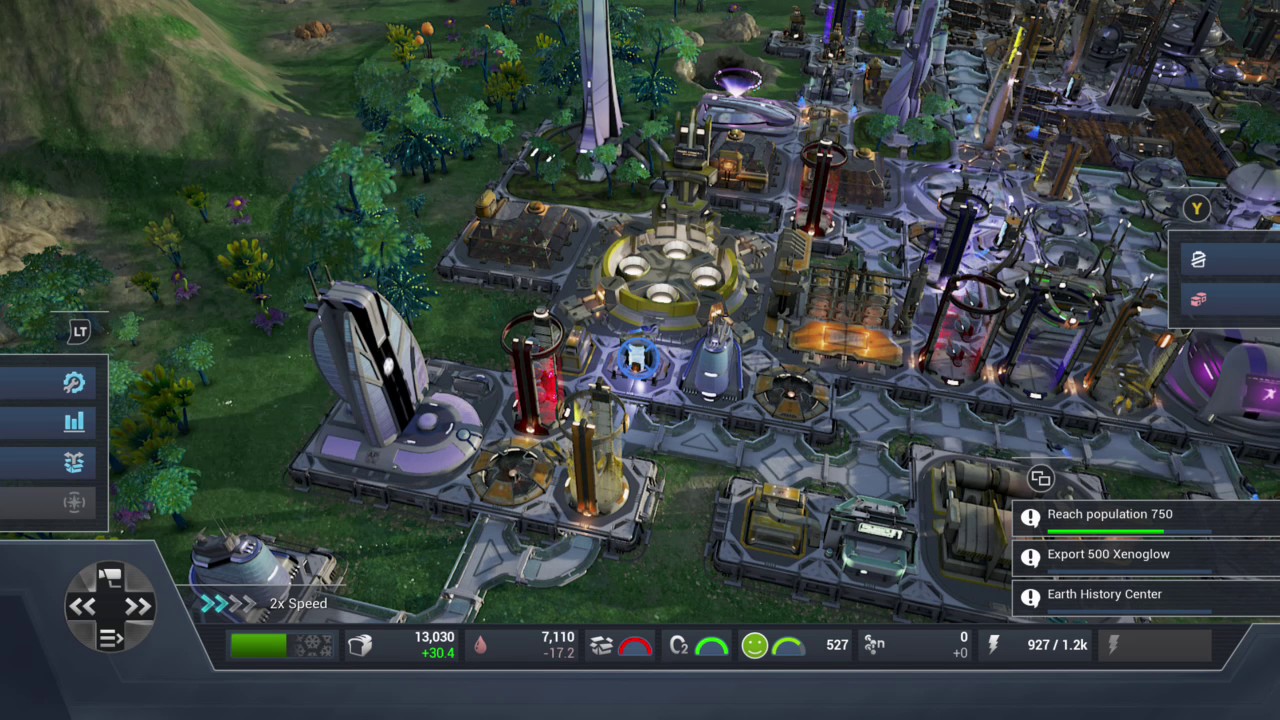Select the stacked boxes resources entry
Screen dimensions: 1280x720
[74, 462]
